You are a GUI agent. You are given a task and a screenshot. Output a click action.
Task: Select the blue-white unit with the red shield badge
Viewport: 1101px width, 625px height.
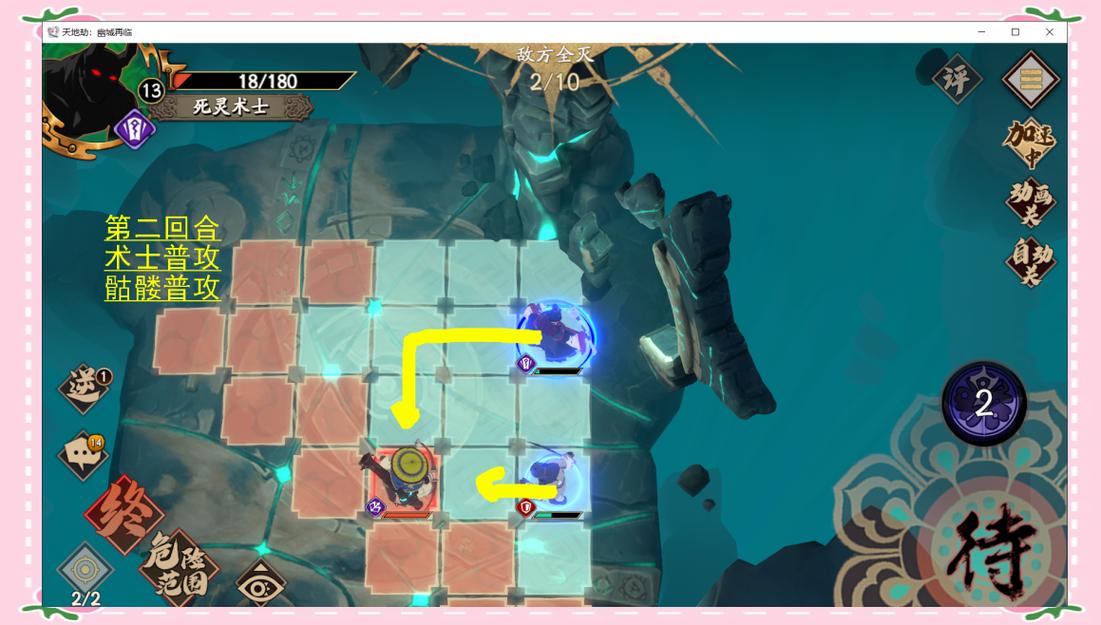tap(552, 478)
